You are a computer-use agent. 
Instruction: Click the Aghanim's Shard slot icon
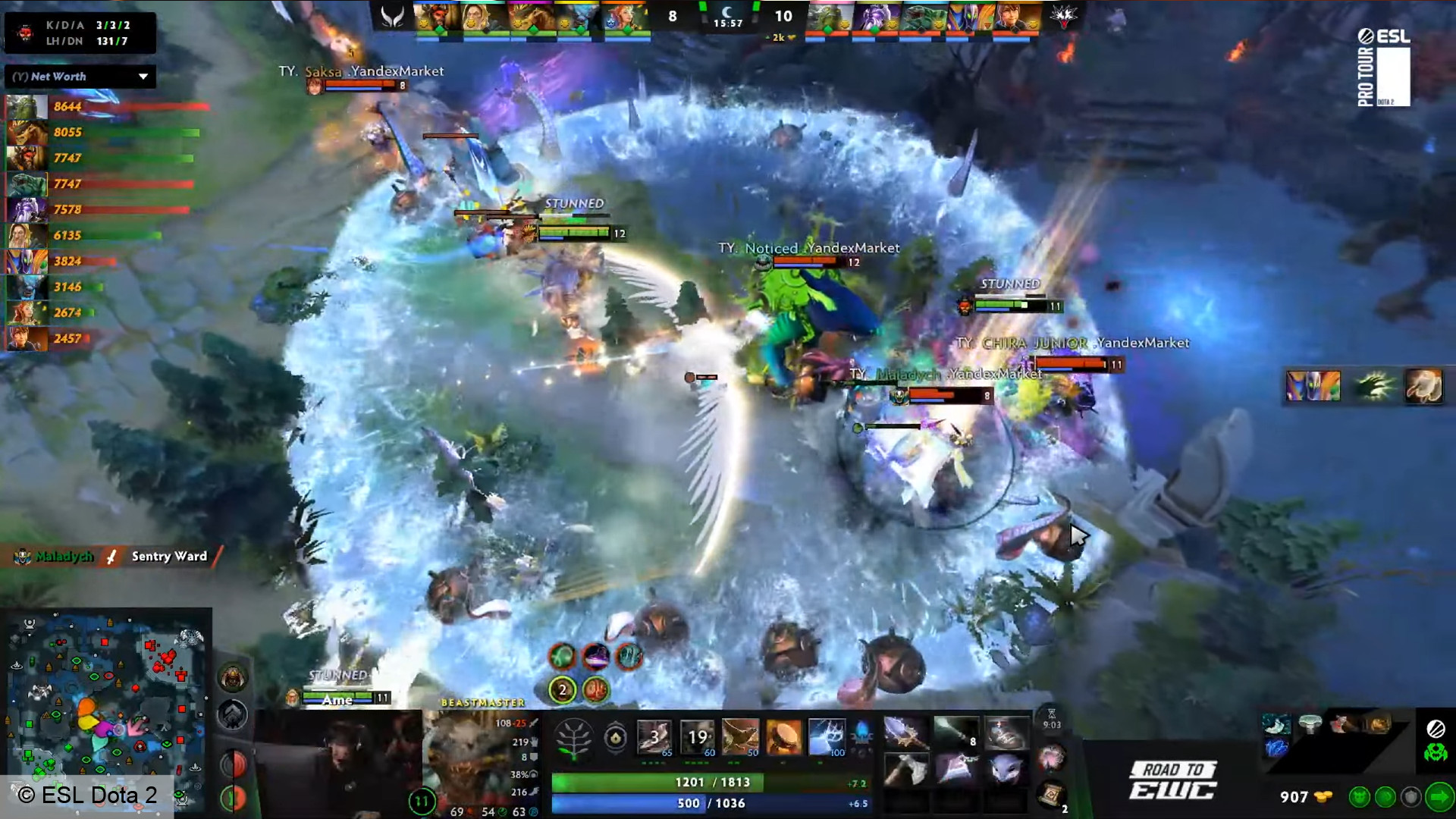pos(617,737)
